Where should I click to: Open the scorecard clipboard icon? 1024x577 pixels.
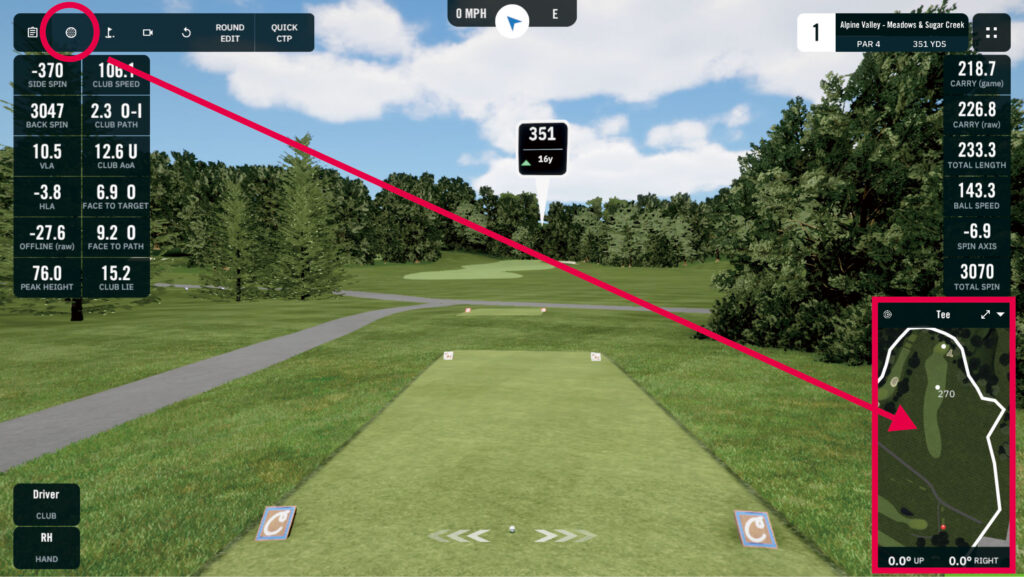[x=33, y=32]
